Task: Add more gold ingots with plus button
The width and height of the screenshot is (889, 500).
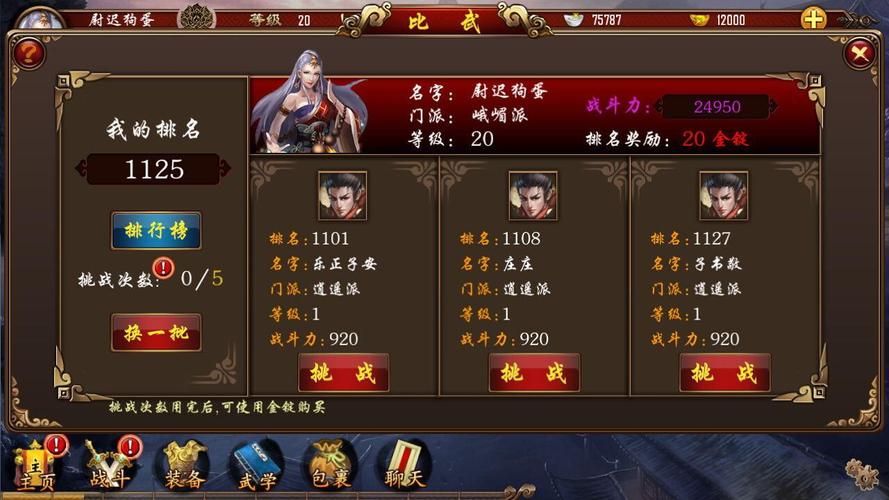Action: [813, 18]
